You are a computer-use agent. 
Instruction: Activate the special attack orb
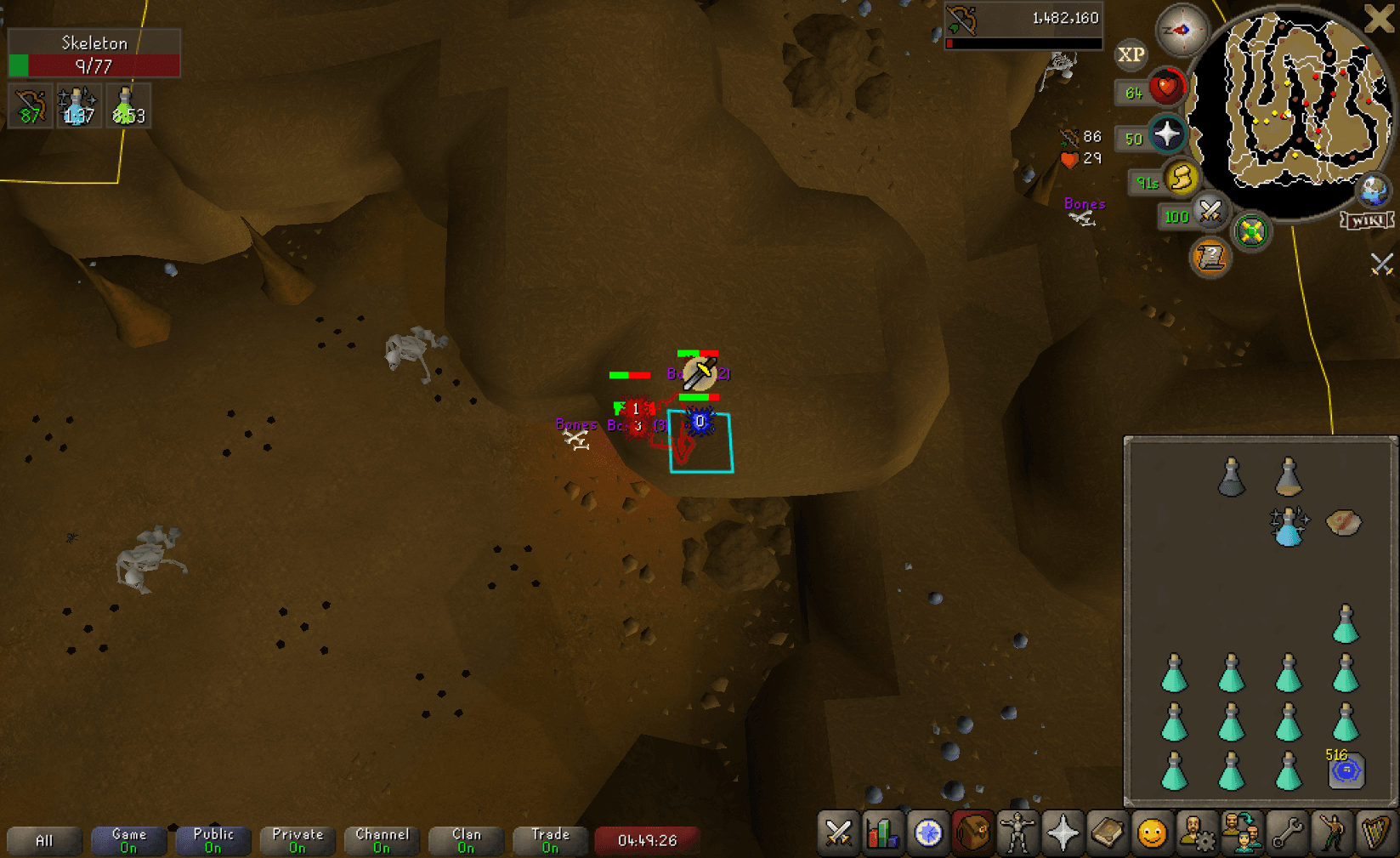[x=1210, y=211]
